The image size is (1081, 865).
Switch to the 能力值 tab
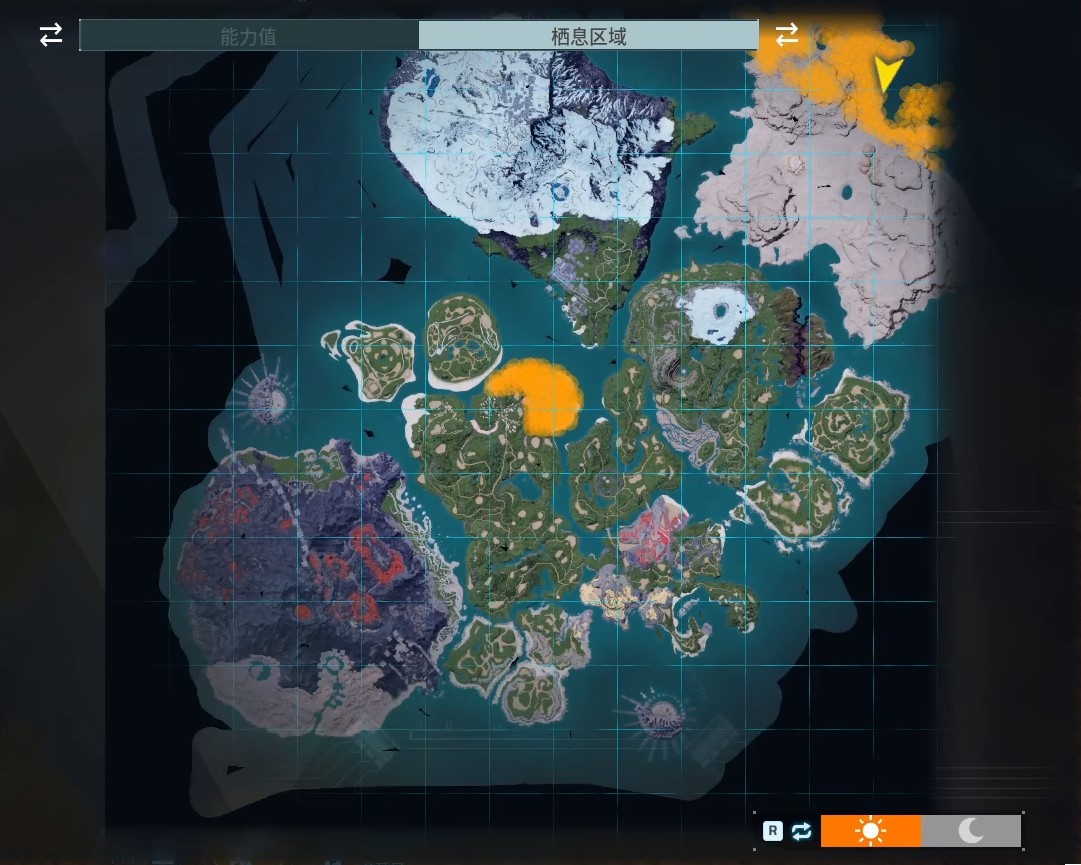(x=248, y=36)
